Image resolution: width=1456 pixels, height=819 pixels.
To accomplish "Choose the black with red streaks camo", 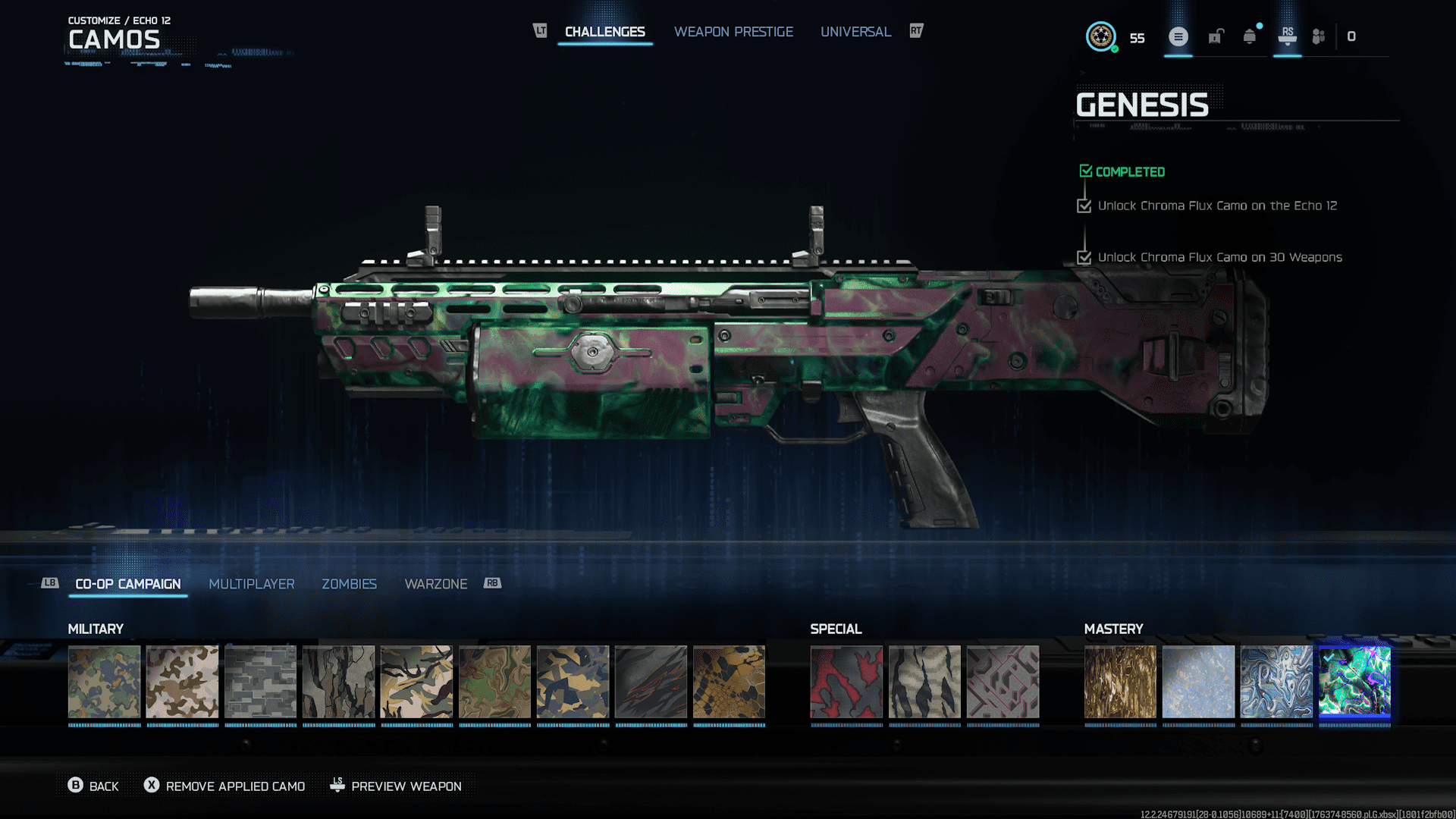I will click(651, 682).
